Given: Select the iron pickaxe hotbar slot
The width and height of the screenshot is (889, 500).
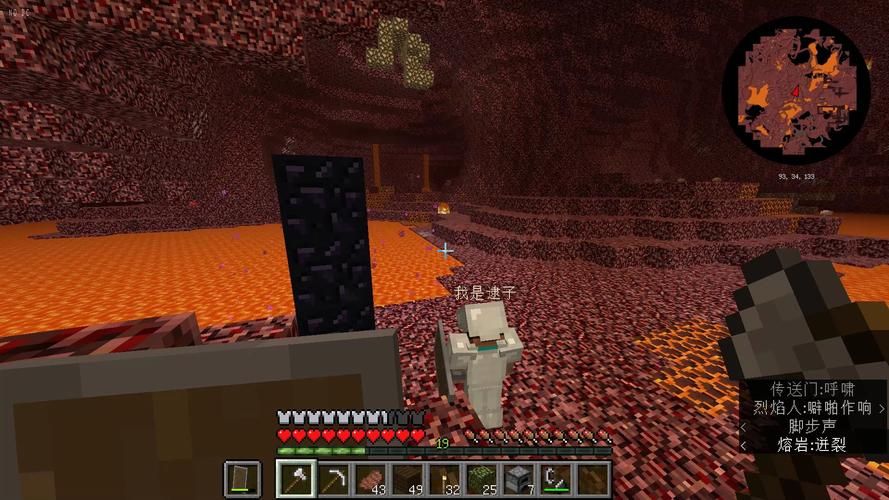Looking at the screenshot, I should 333,479.
